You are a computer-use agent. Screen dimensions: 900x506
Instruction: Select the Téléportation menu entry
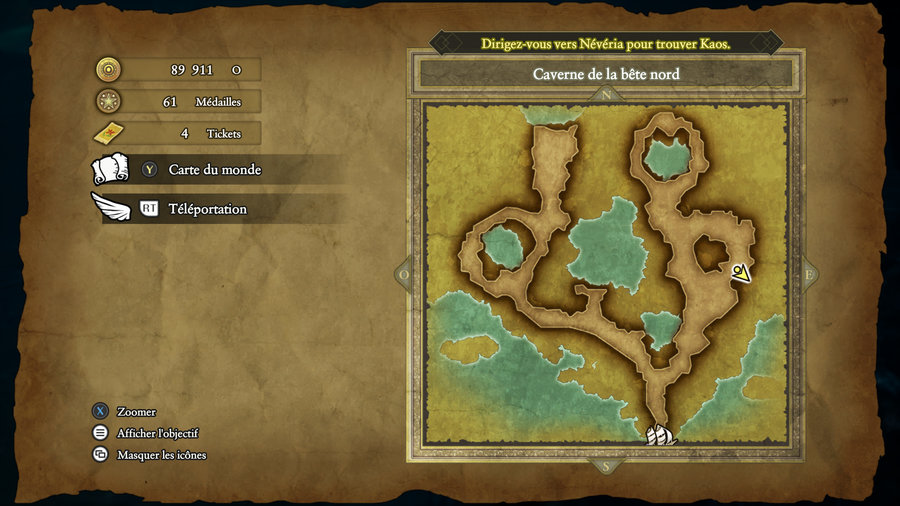coord(207,209)
